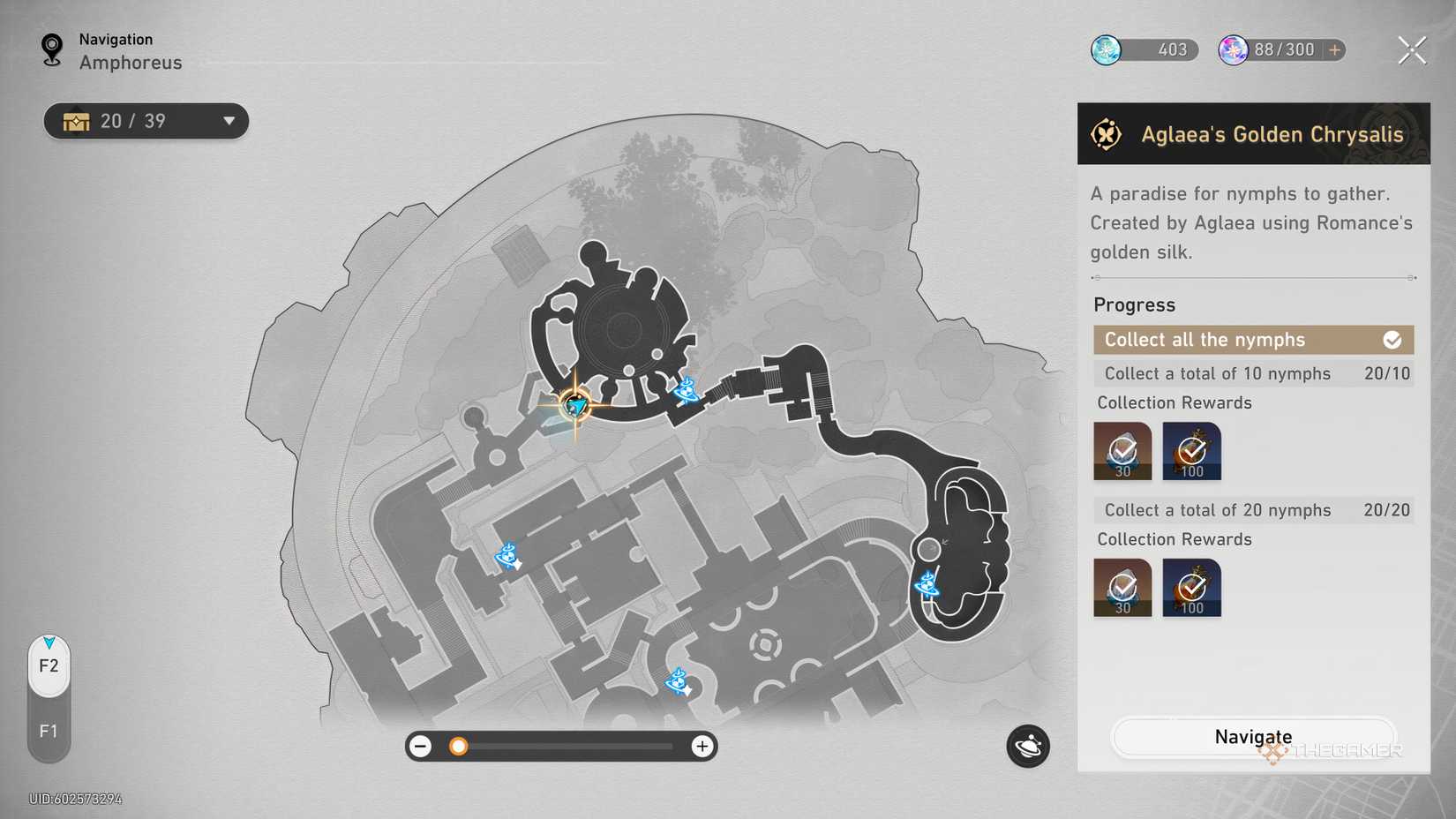Click the nymph marker in the eastern loop path
Screen dimensions: 1456x819
pos(929,586)
